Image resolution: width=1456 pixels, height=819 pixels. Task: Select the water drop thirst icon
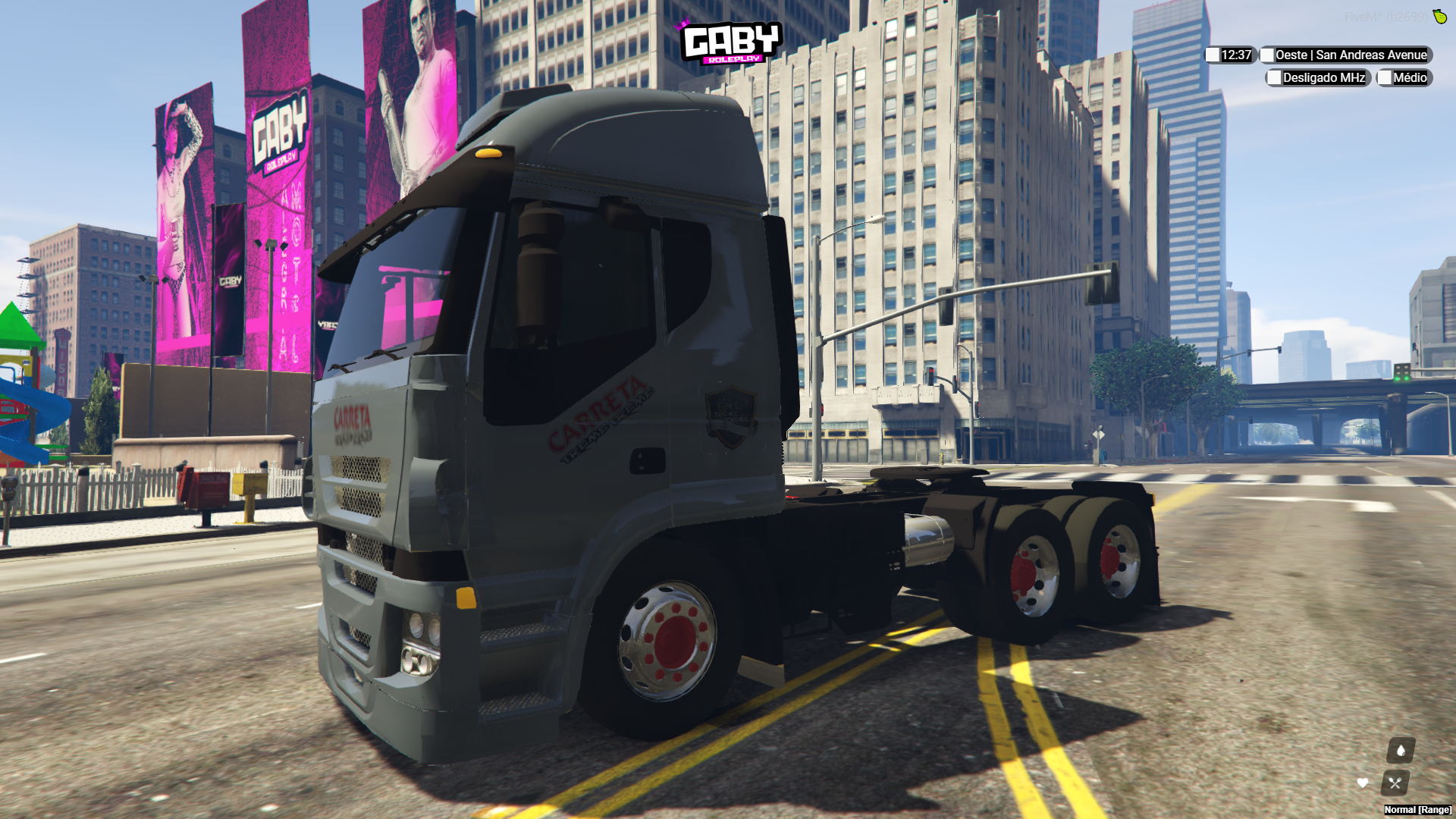(x=1401, y=750)
